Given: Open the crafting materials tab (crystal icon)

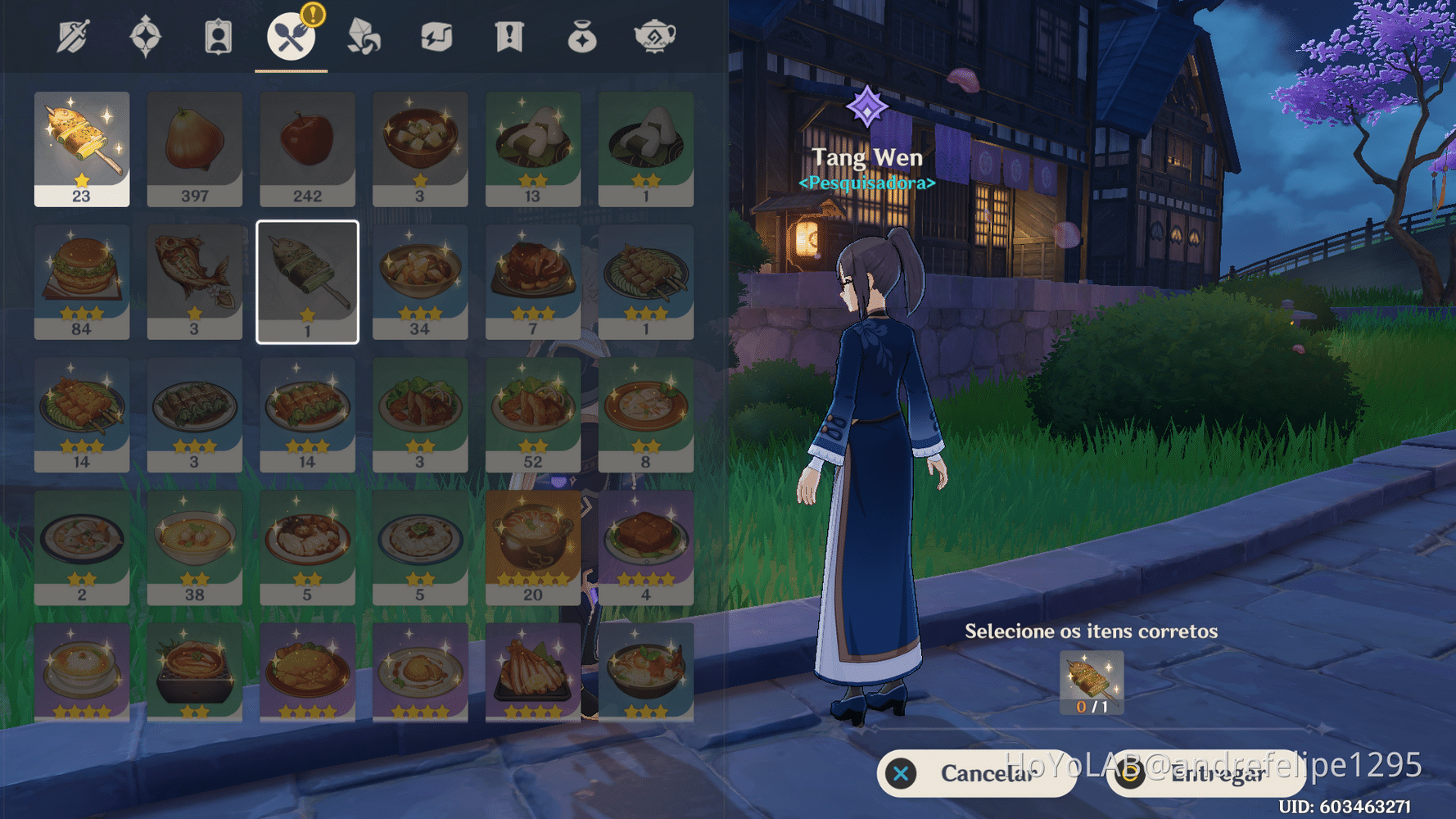Looking at the screenshot, I should click(x=364, y=37).
